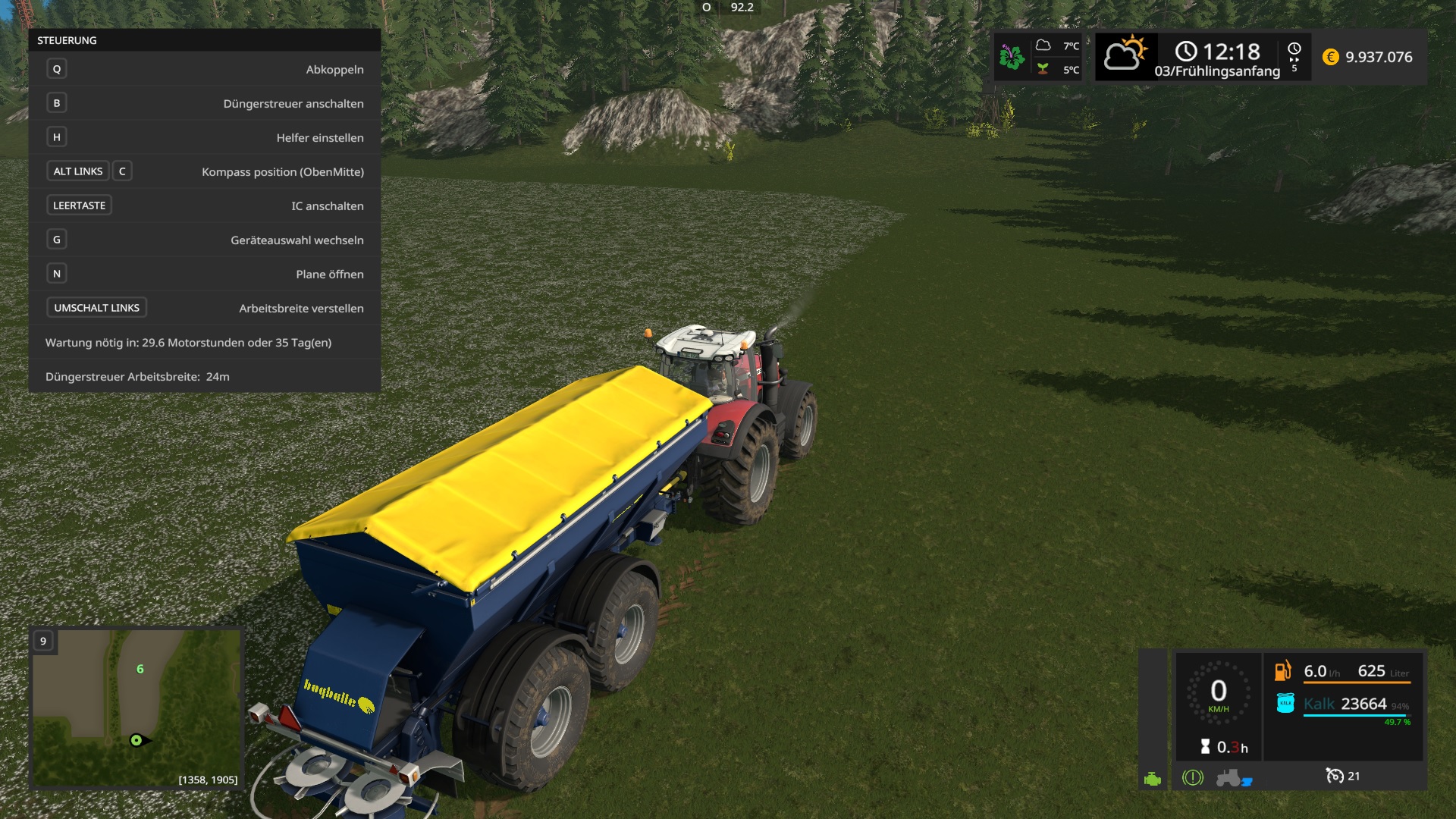Click the cruise control speed icon
This screenshot has height=819, width=1456.
coord(1334,776)
